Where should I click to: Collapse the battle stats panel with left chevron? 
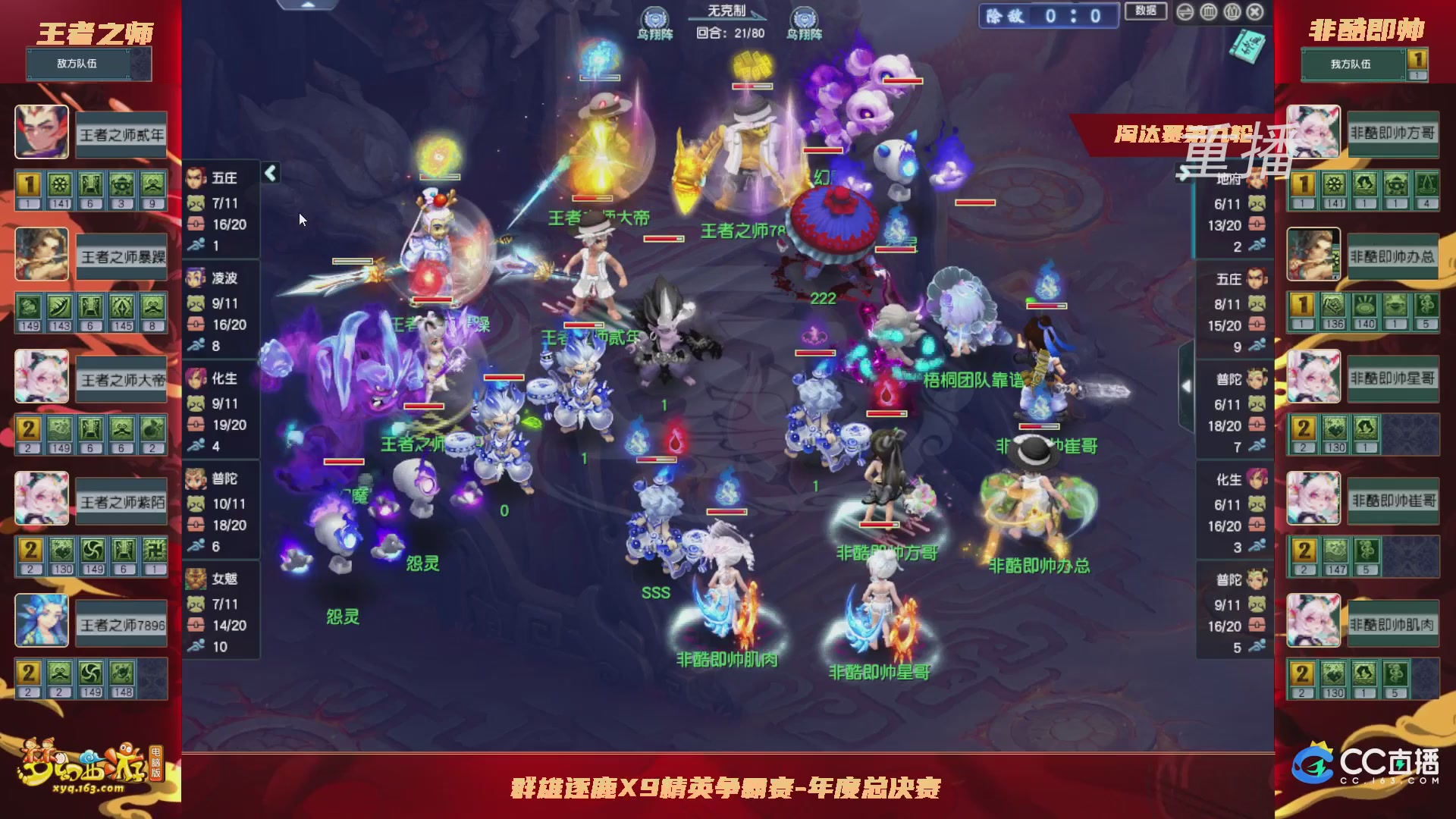(x=269, y=173)
